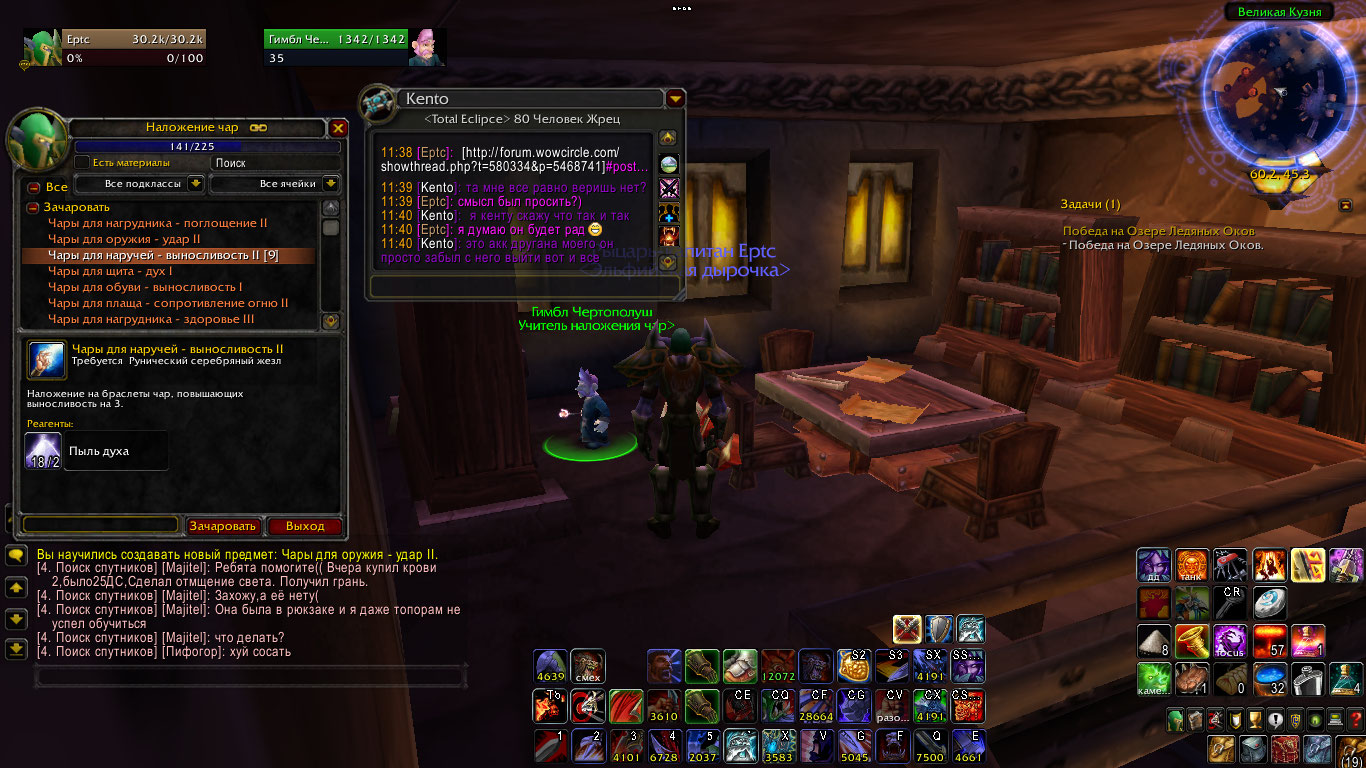Image resolution: width=1366 pixels, height=768 pixels.
Task: Open the Kento whisper window dropdown arrow
Action: 675,99
